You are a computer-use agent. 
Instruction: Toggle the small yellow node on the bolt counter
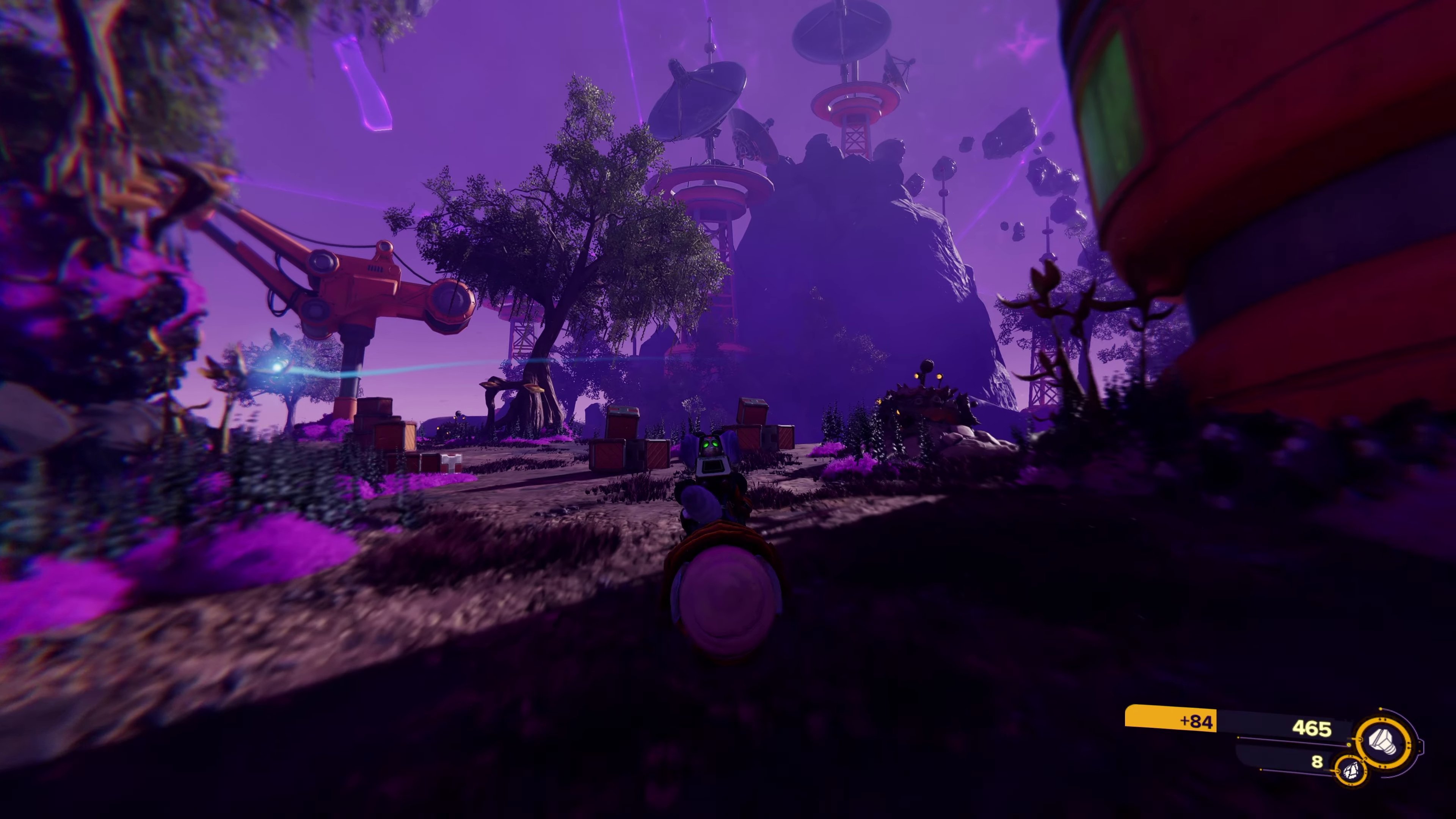coord(1349,745)
